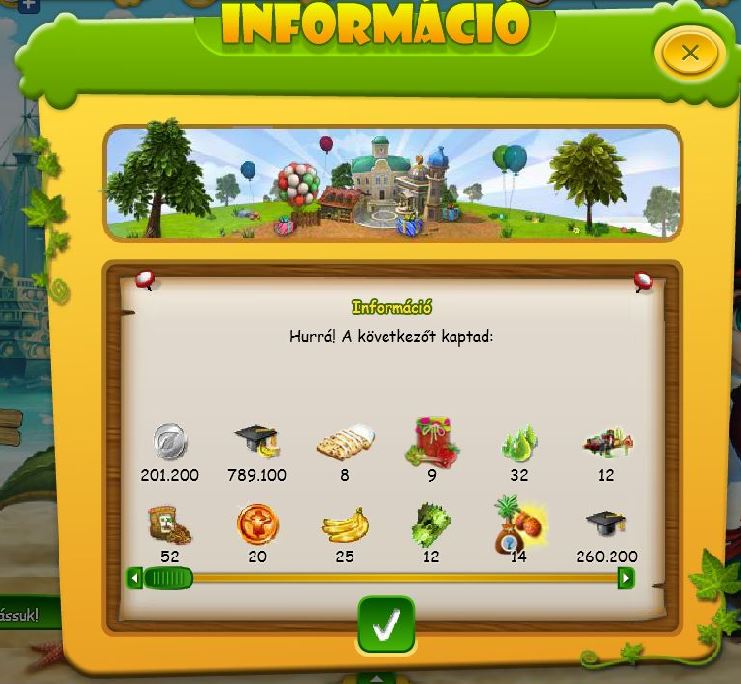Select the silver coin reward icon

[170, 441]
